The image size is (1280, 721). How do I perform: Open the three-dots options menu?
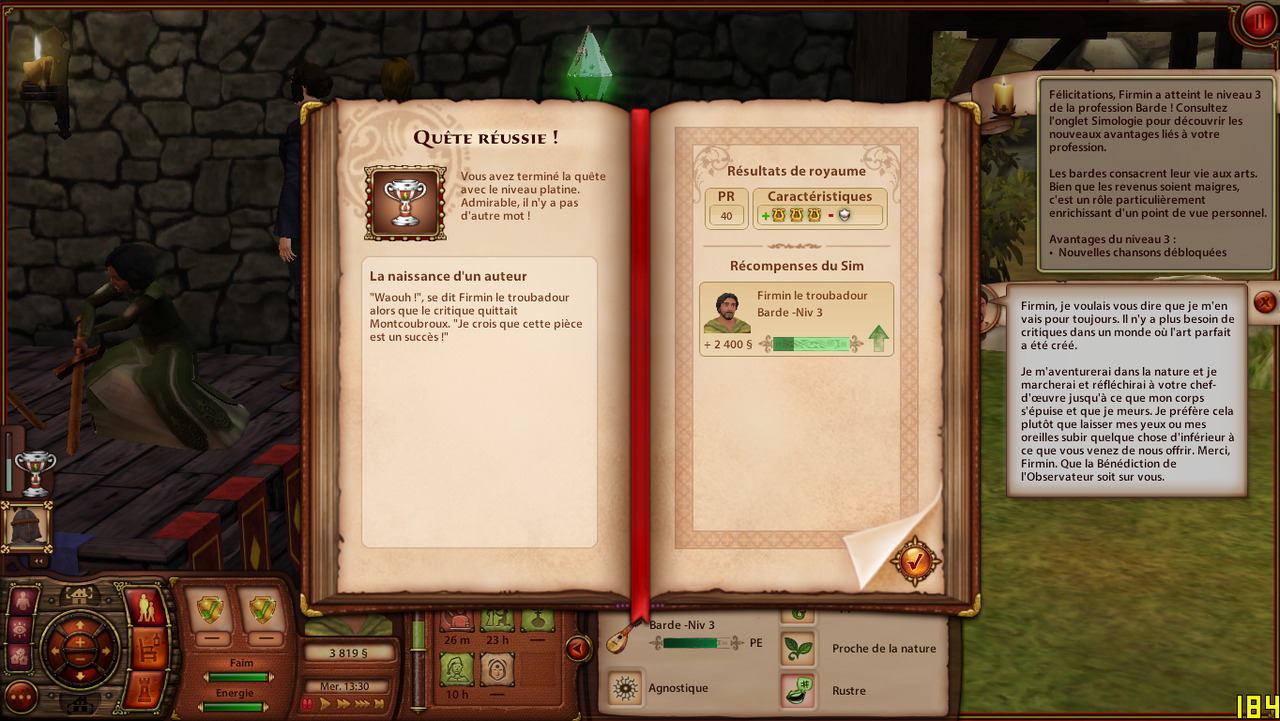pyautogui.click(x=21, y=696)
